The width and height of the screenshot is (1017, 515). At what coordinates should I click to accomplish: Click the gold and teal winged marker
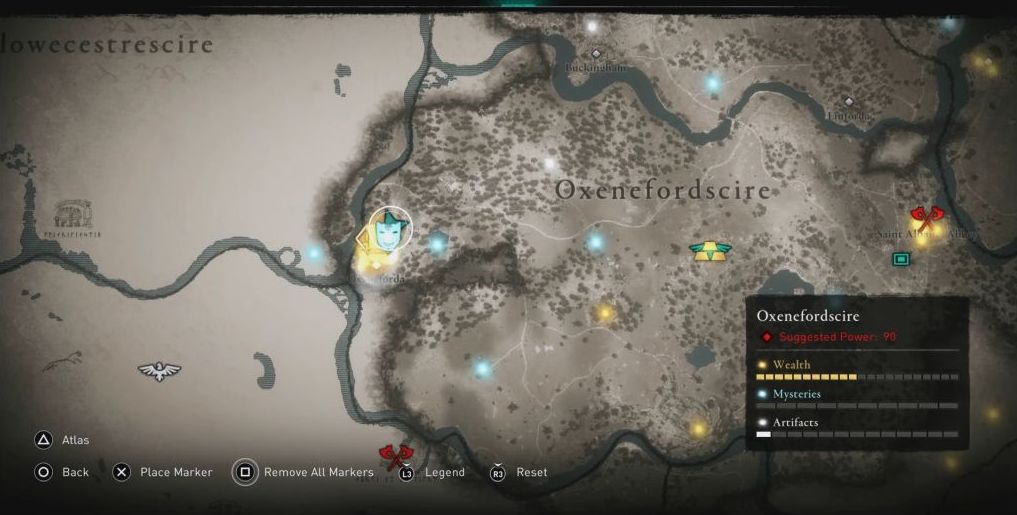pyautogui.click(x=710, y=250)
